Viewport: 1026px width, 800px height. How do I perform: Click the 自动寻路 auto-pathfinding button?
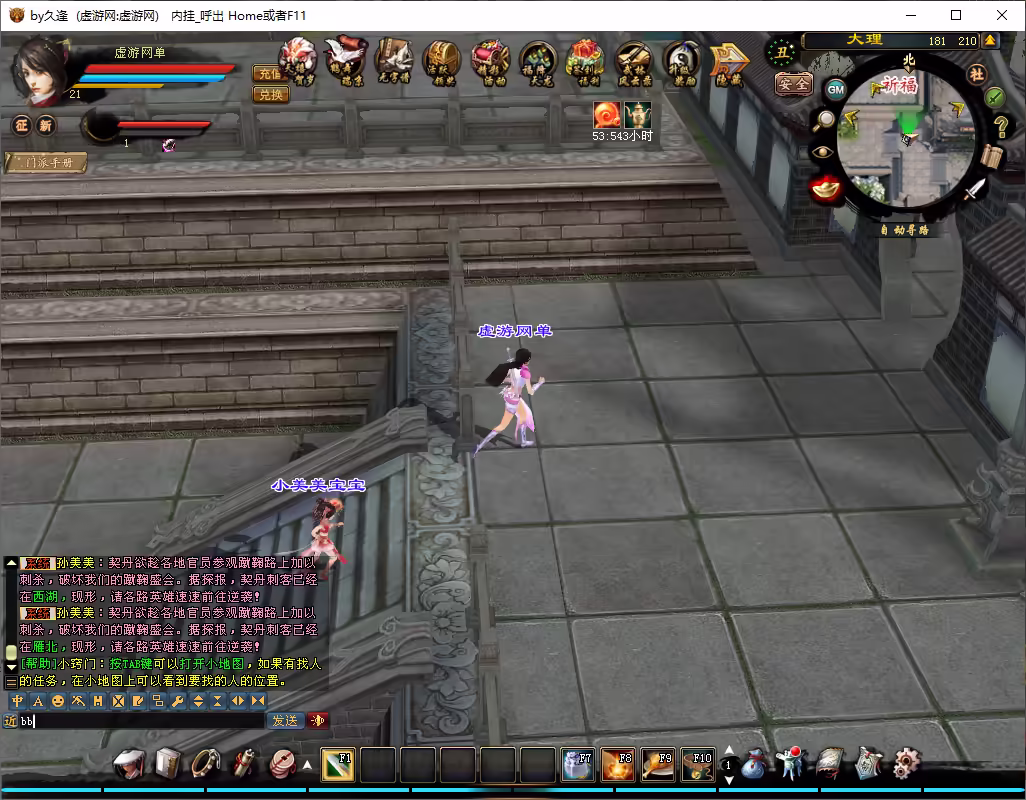coord(904,230)
